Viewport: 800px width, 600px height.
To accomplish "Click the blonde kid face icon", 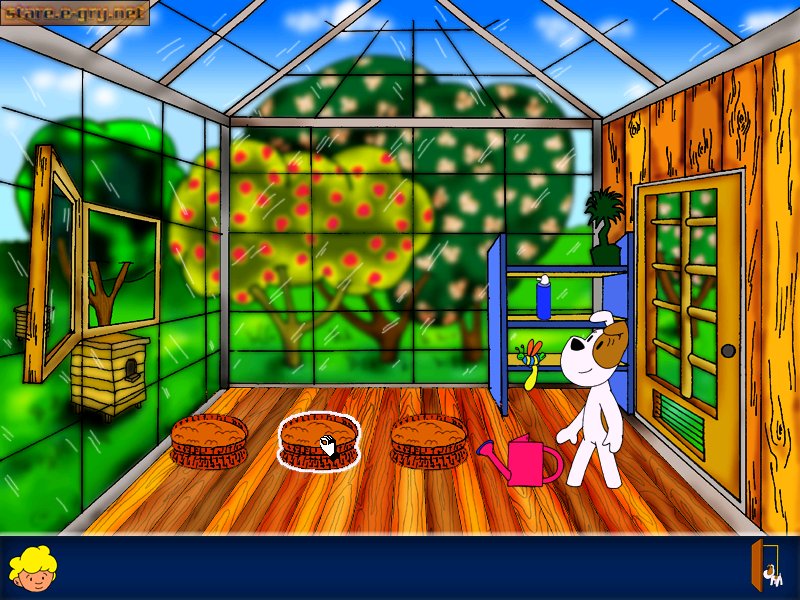I will point(32,568).
